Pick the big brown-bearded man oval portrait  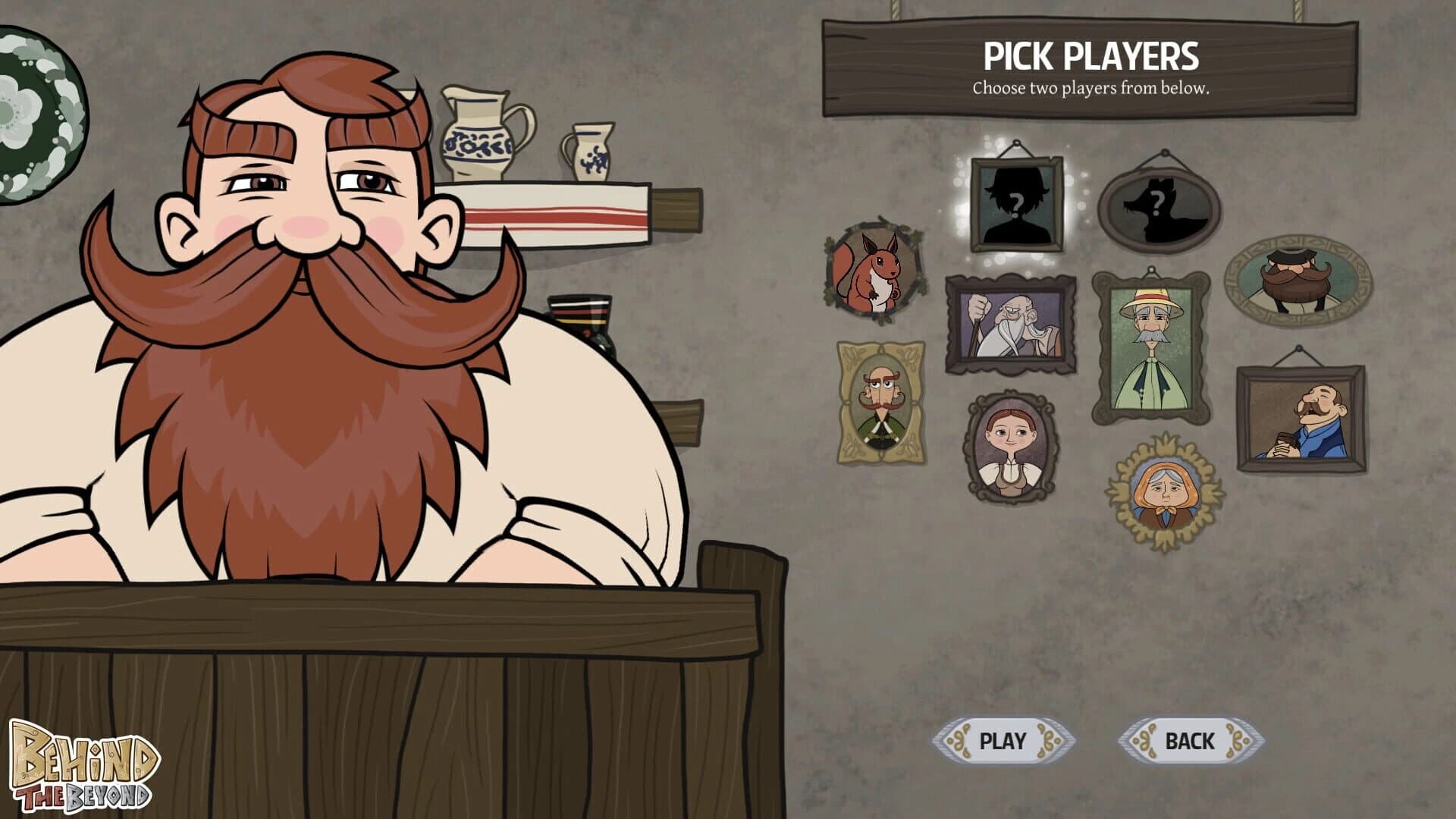[x=1298, y=281]
